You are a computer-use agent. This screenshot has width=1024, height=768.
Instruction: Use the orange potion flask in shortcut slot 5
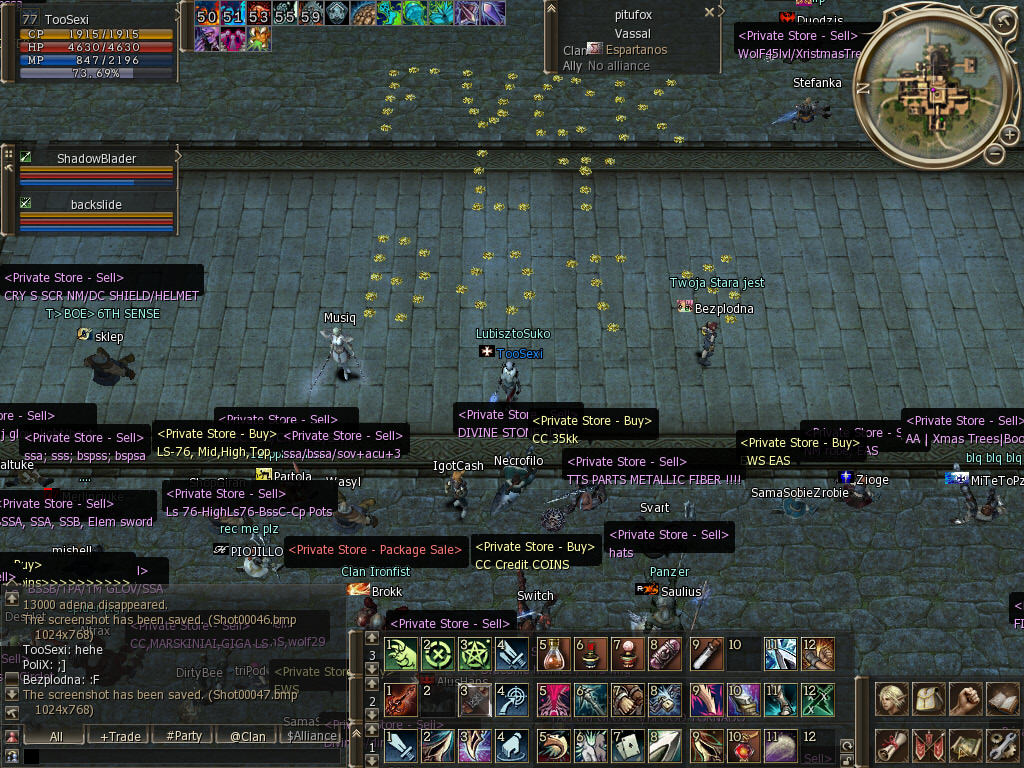[x=554, y=654]
